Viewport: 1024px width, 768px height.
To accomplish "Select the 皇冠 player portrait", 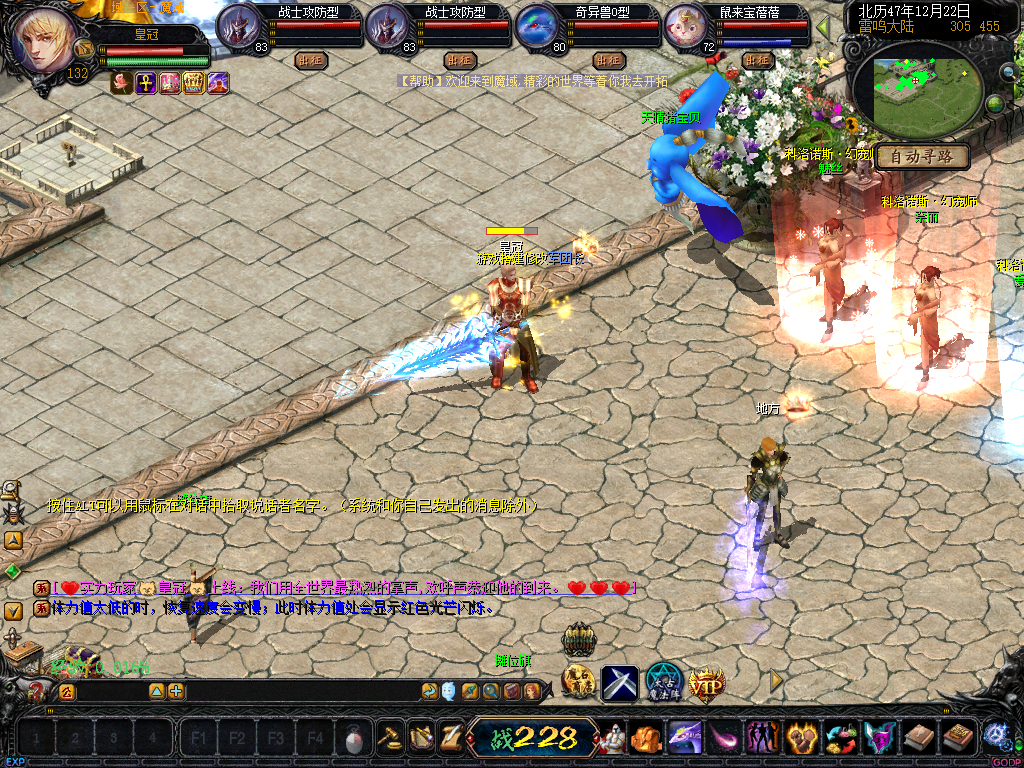I will [x=40, y=40].
